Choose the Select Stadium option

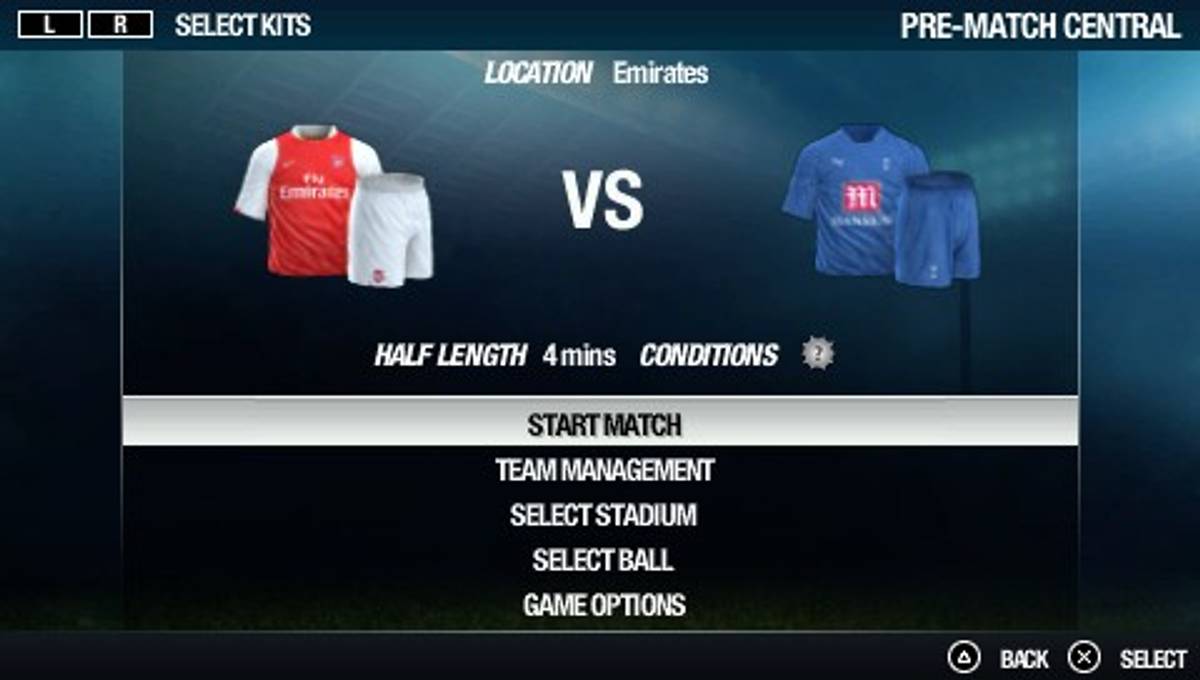[603, 515]
